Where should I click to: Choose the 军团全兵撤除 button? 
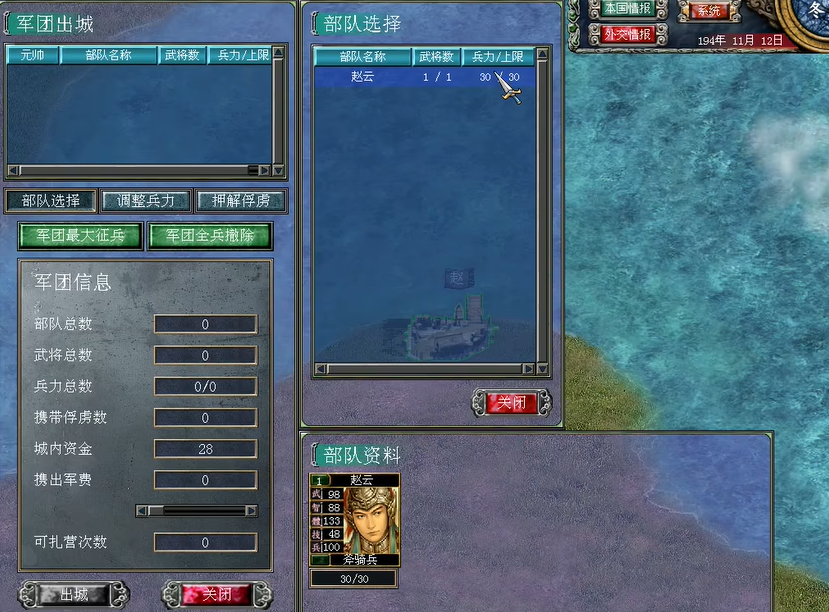(x=210, y=236)
